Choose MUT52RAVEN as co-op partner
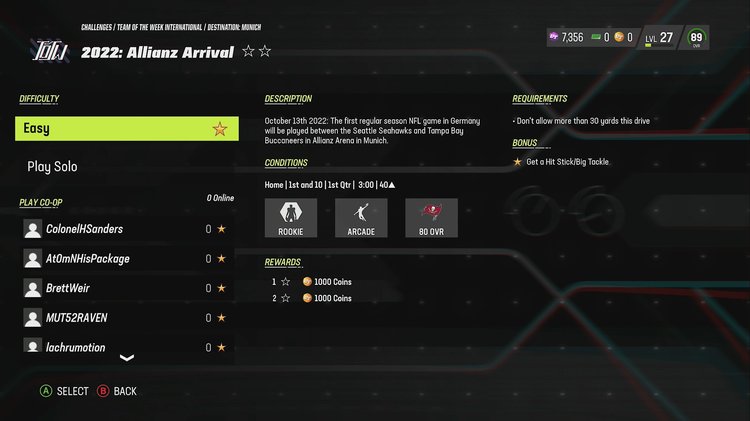The width and height of the screenshot is (750, 421). tap(127, 318)
